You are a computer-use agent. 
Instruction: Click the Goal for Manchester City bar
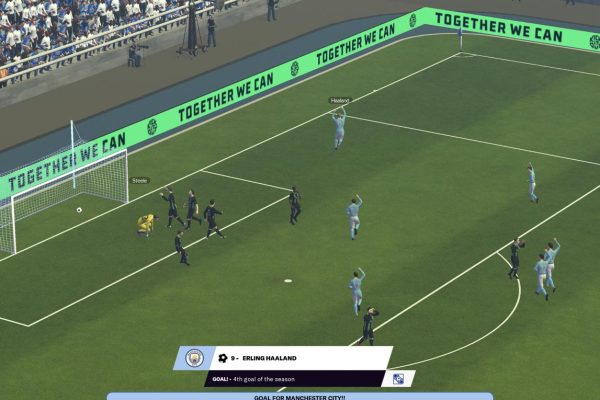(x=300, y=396)
